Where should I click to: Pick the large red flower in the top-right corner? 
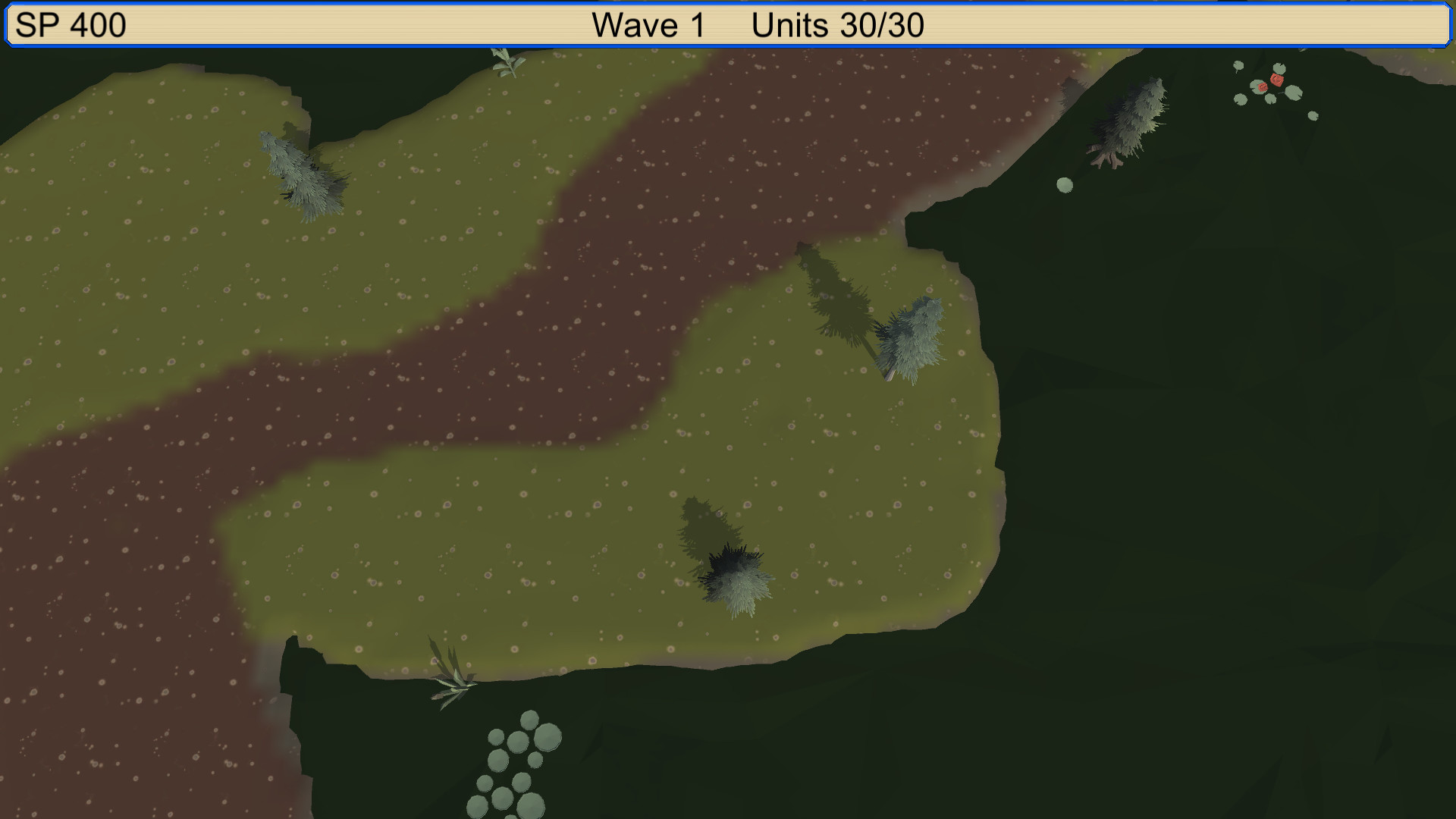(1277, 80)
